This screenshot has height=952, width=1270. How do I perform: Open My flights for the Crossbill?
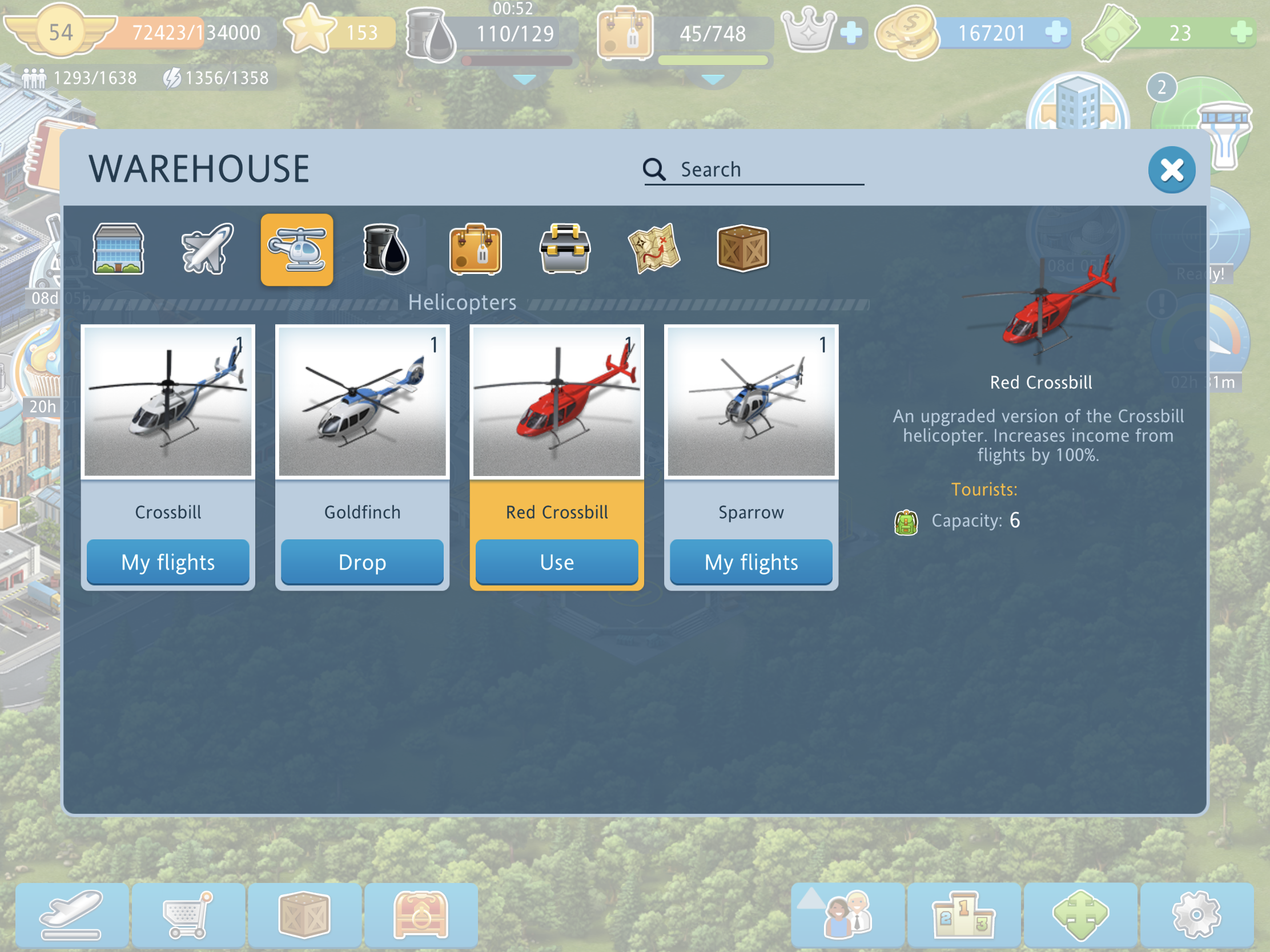(168, 562)
